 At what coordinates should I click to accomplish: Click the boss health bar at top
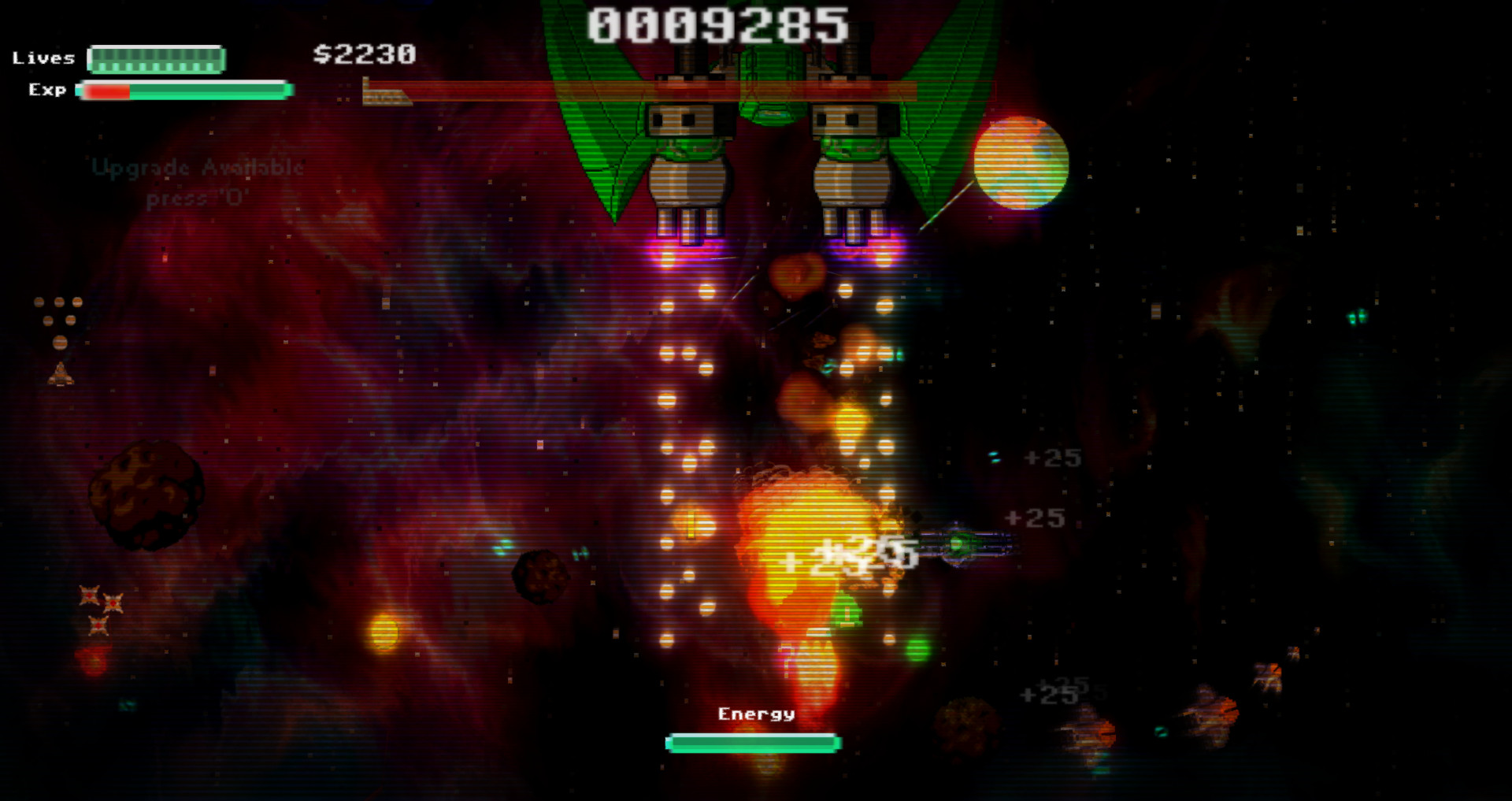[x=677, y=87]
